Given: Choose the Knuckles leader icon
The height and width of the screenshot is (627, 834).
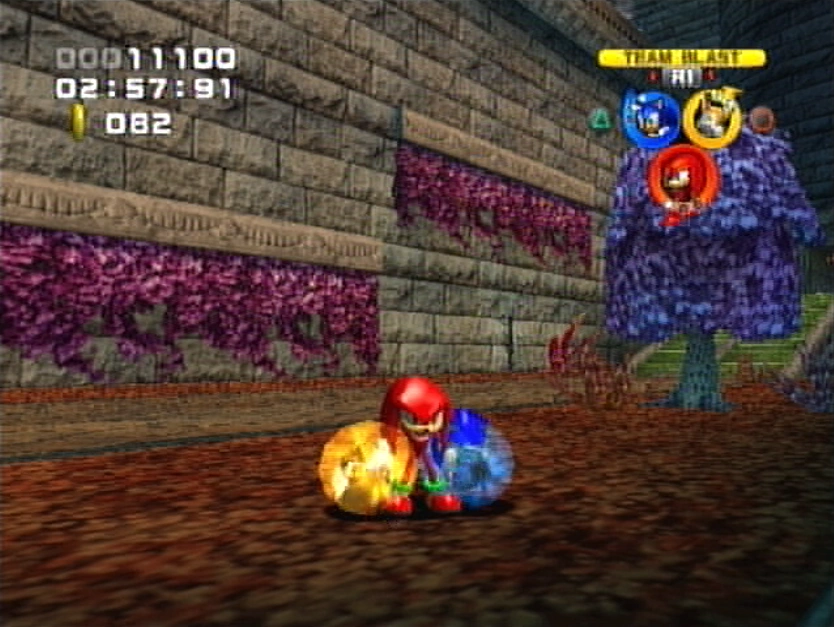Looking at the screenshot, I should tap(681, 179).
